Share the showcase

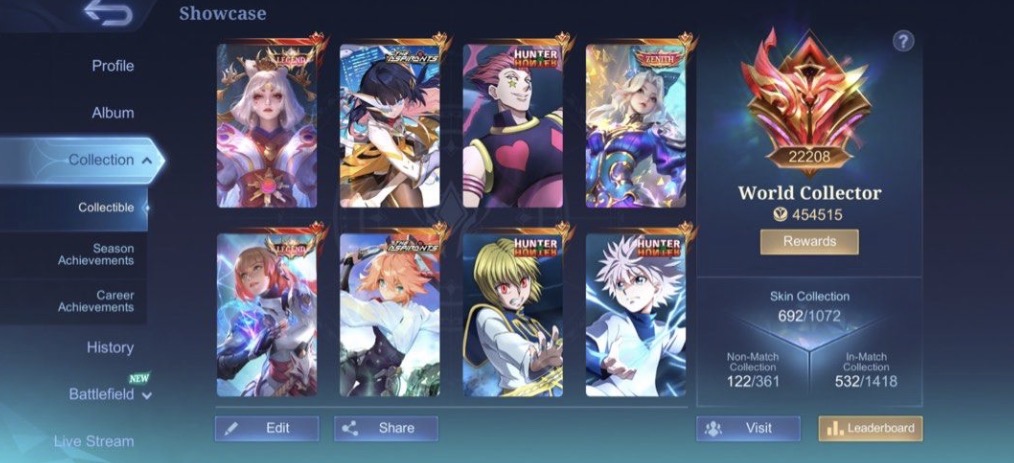386,428
